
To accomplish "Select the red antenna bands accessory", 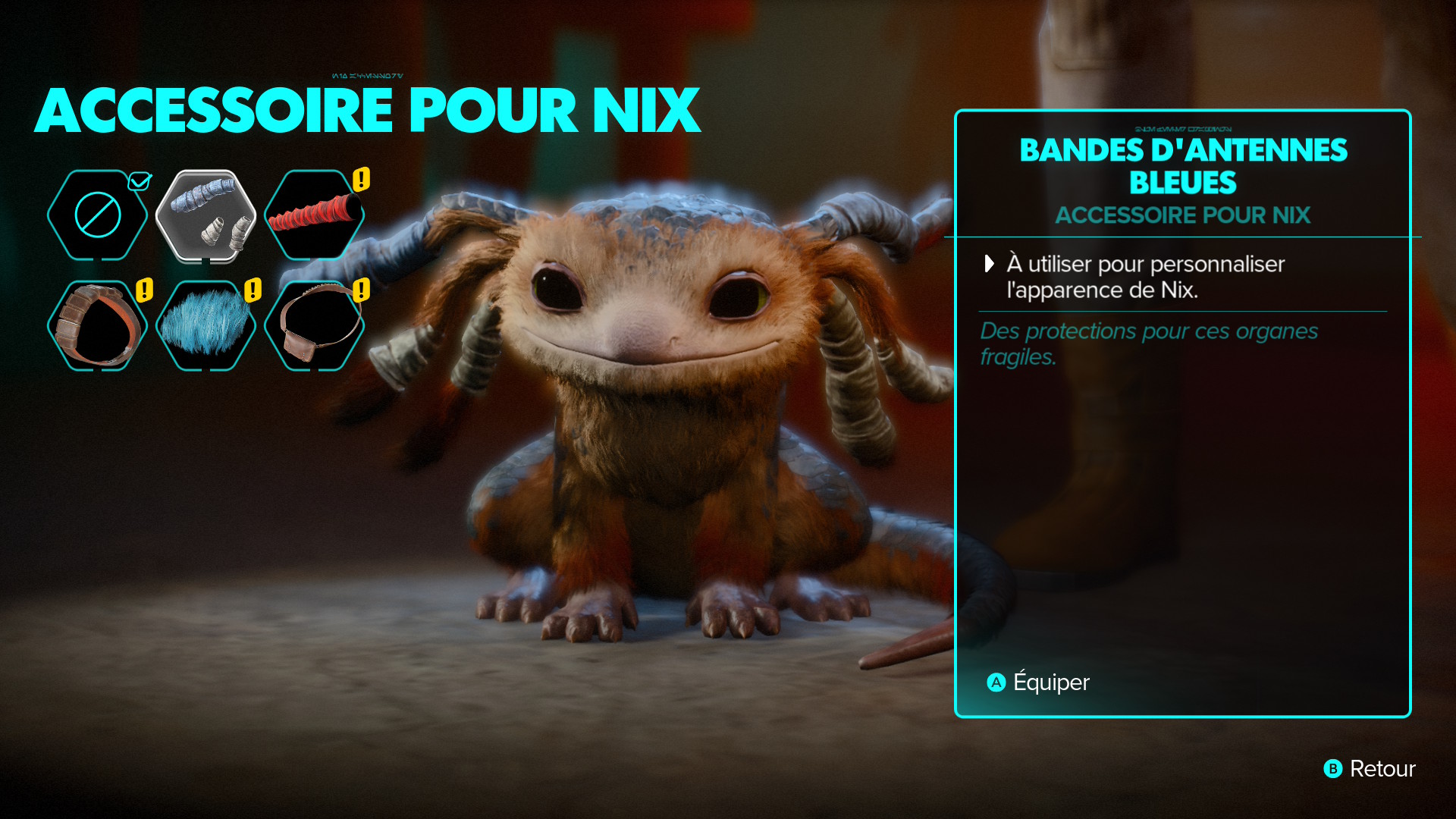I will (x=315, y=215).
